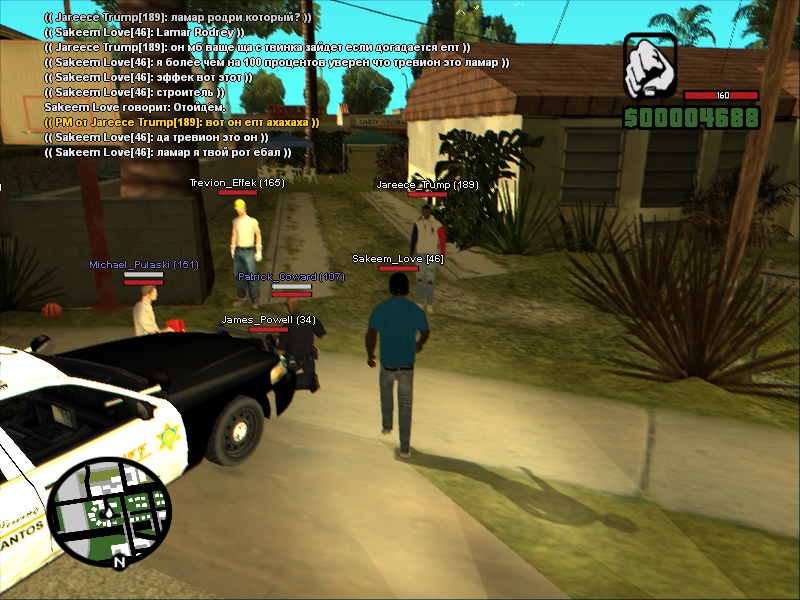Image resolution: width=800 pixels, height=600 pixels.
Task: Open the circular radar minimap
Action: click(110, 513)
